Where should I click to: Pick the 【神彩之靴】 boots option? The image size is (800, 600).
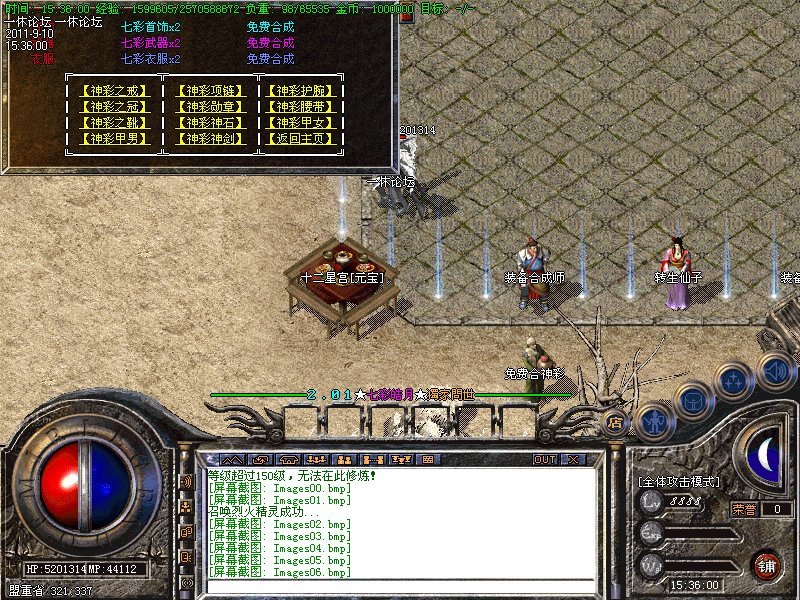[115, 123]
